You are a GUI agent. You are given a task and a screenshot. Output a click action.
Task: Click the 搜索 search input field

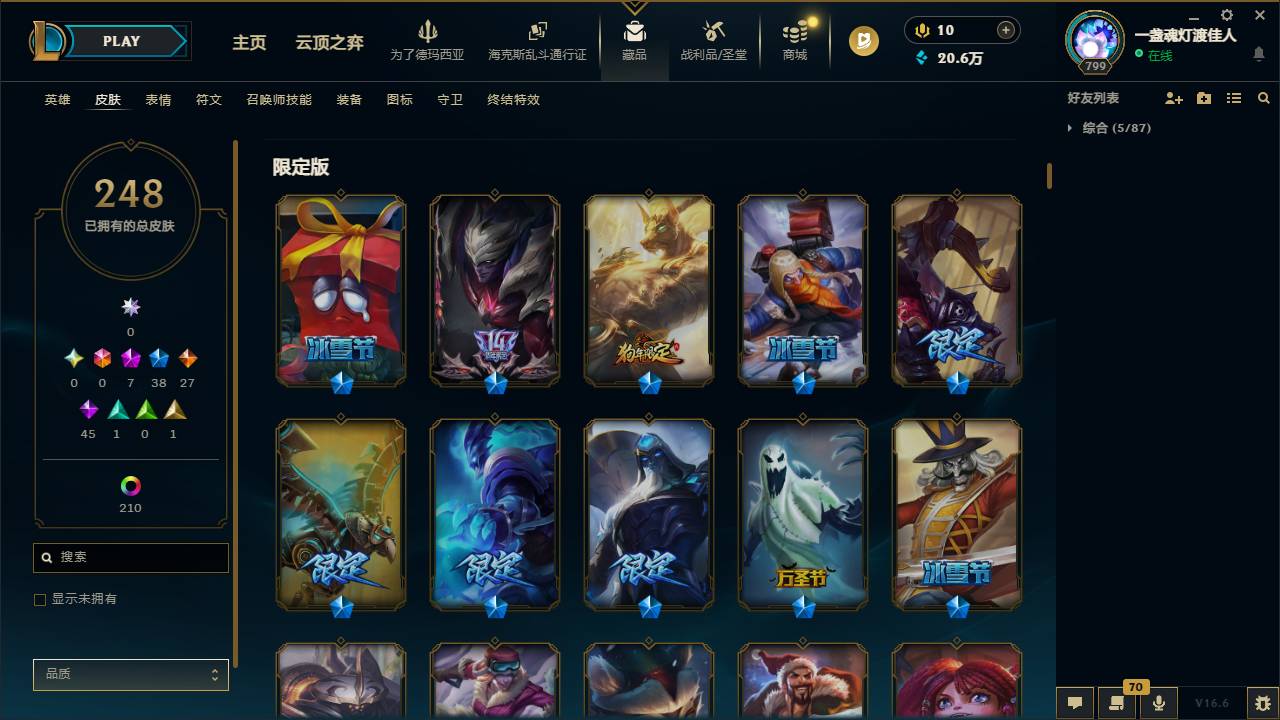tap(130, 557)
